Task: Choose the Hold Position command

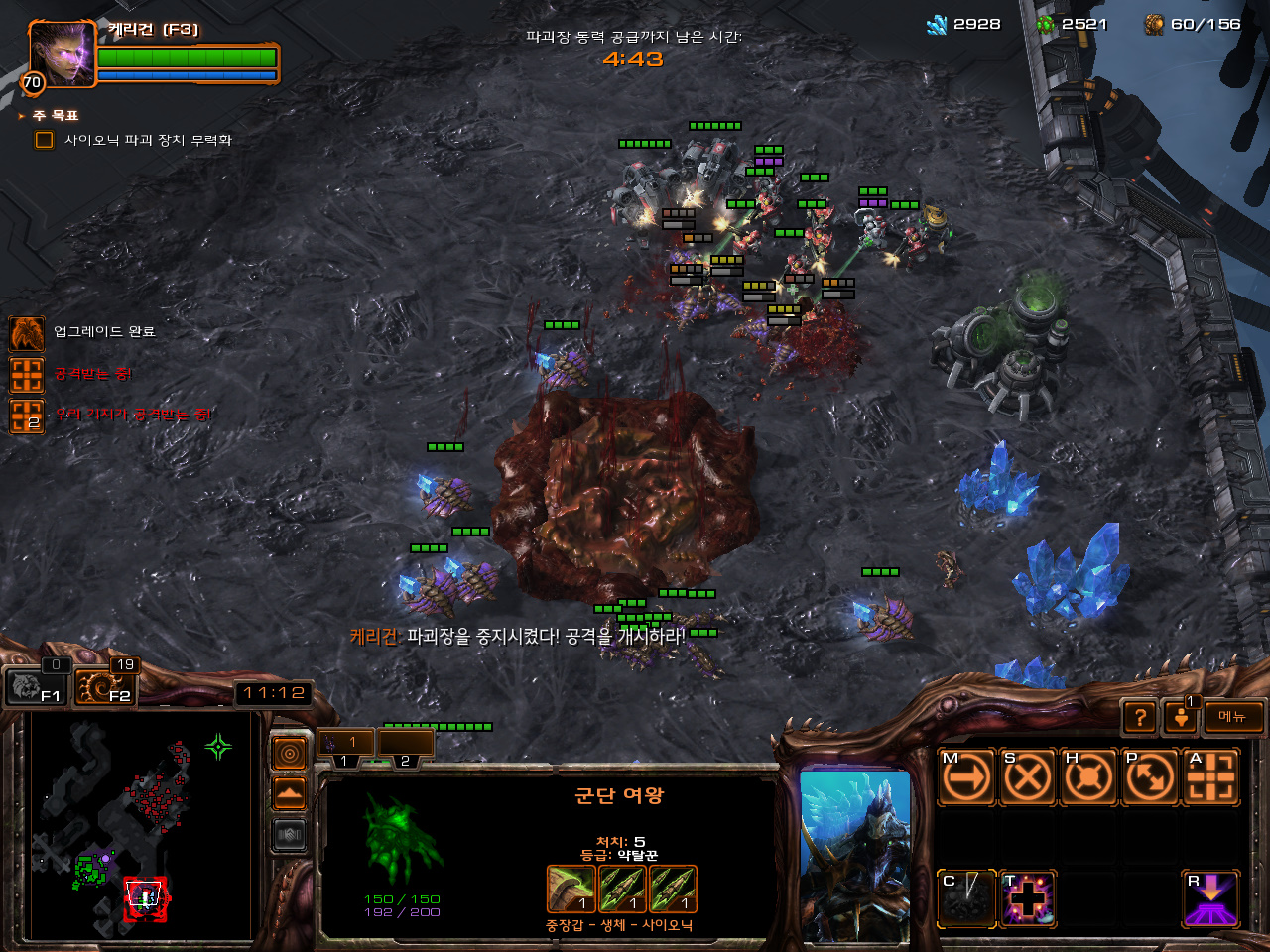Action: (x=1088, y=776)
